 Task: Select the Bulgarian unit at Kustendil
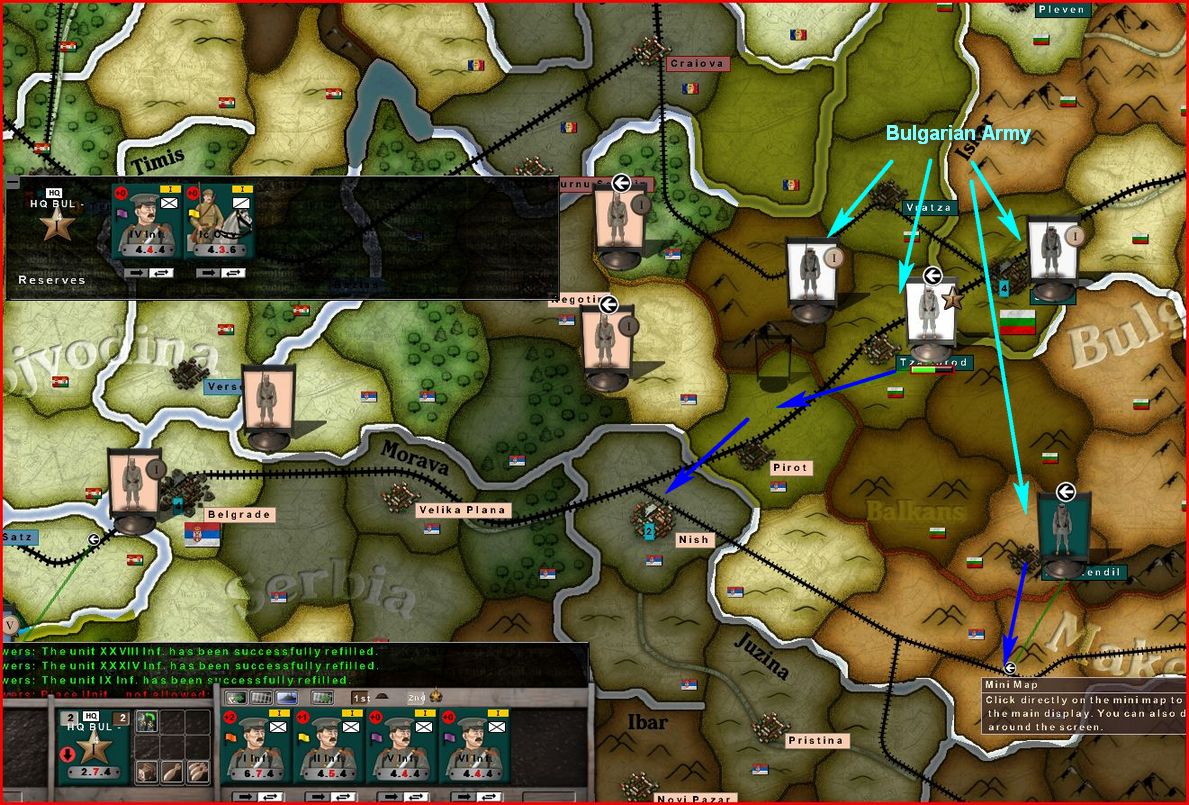[x=1062, y=530]
